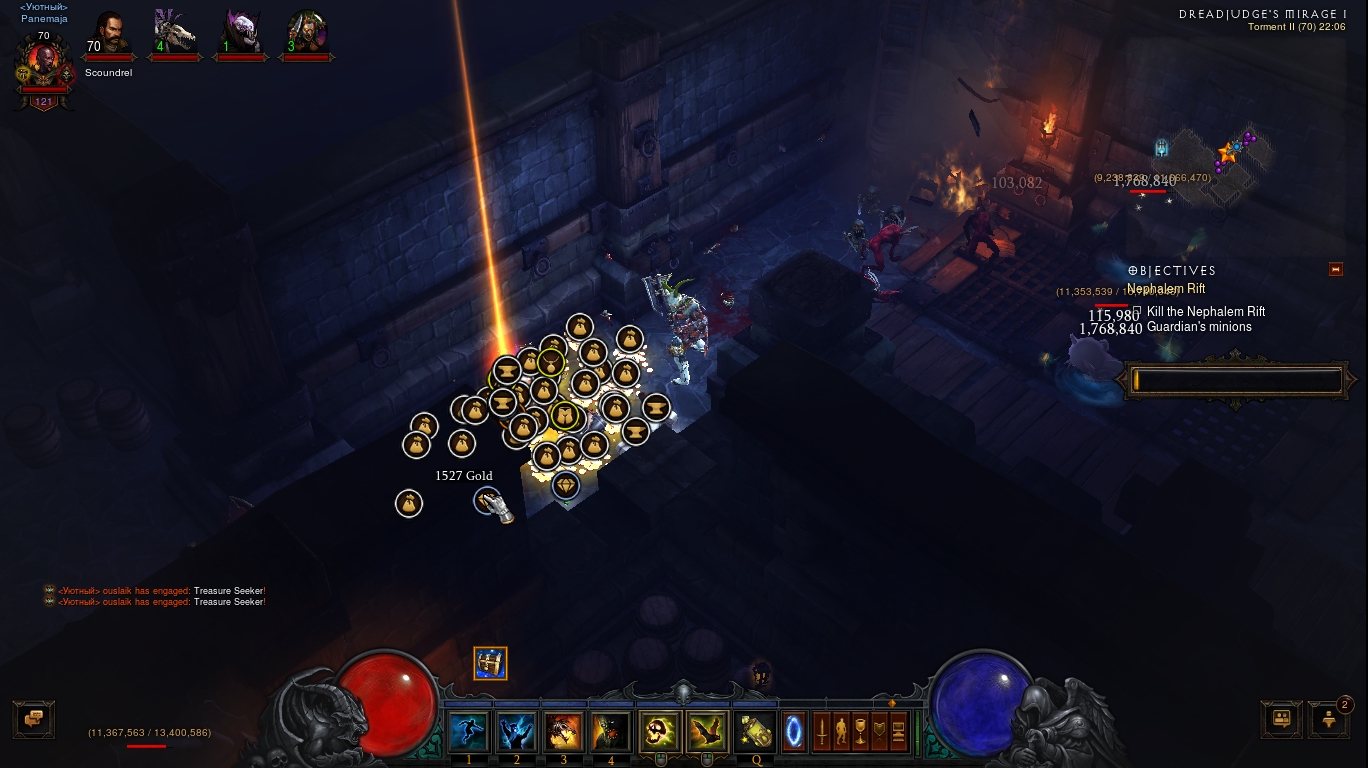Open the social friends list button
1368x768 pixels.
tap(1281, 718)
